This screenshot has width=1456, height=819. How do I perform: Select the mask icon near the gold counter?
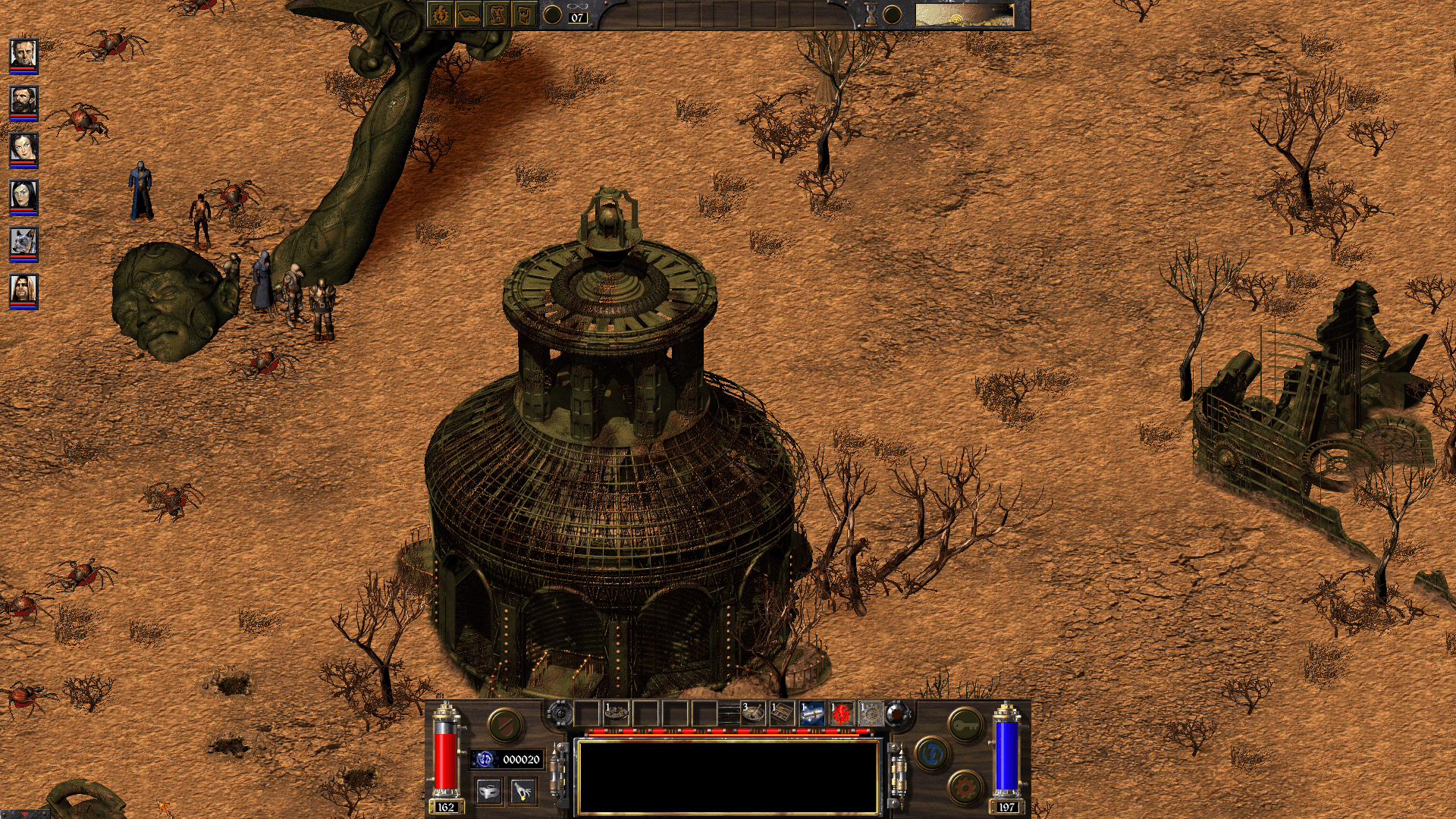pos(488,789)
